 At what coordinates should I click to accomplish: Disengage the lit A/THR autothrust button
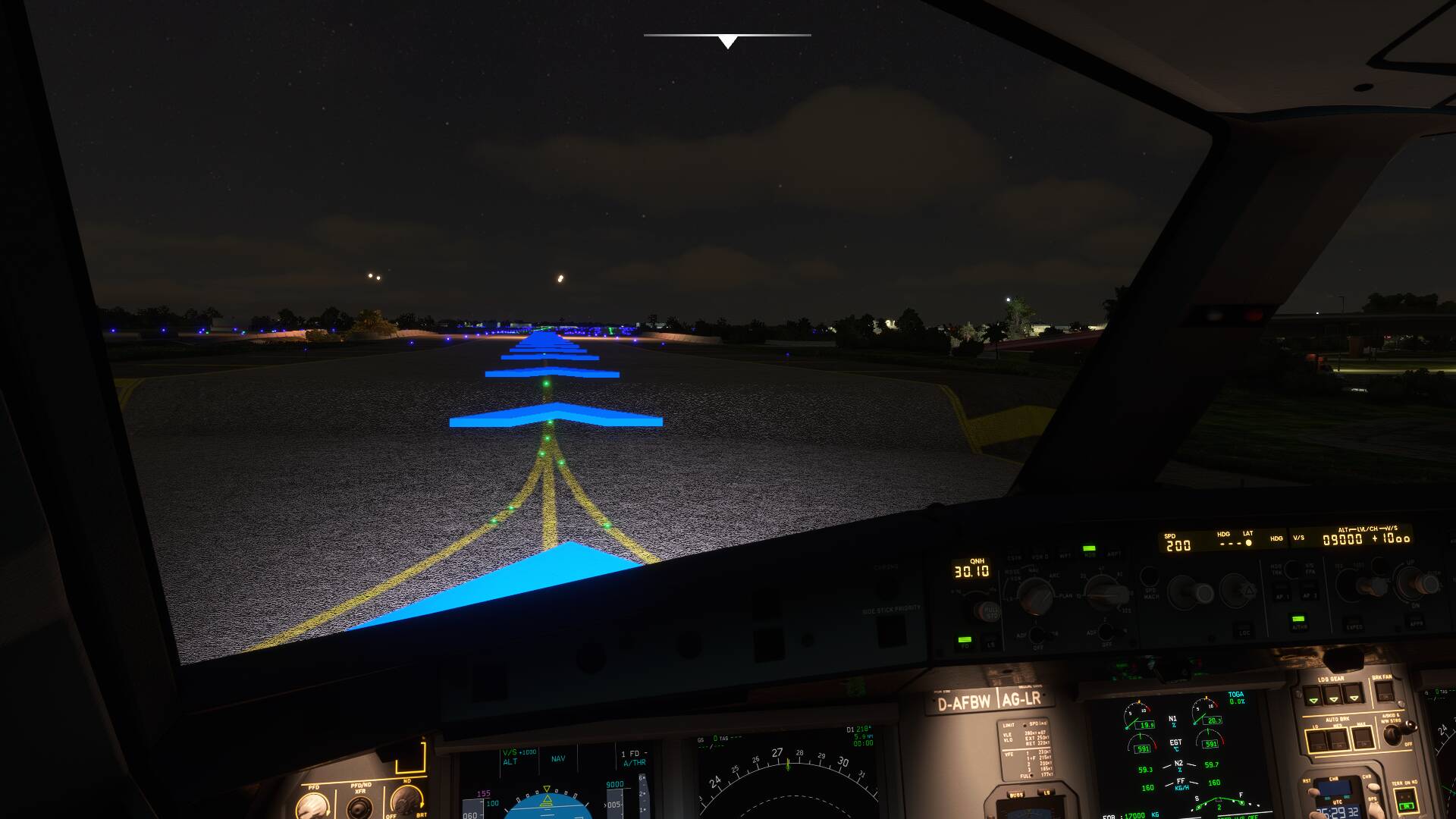(1298, 621)
